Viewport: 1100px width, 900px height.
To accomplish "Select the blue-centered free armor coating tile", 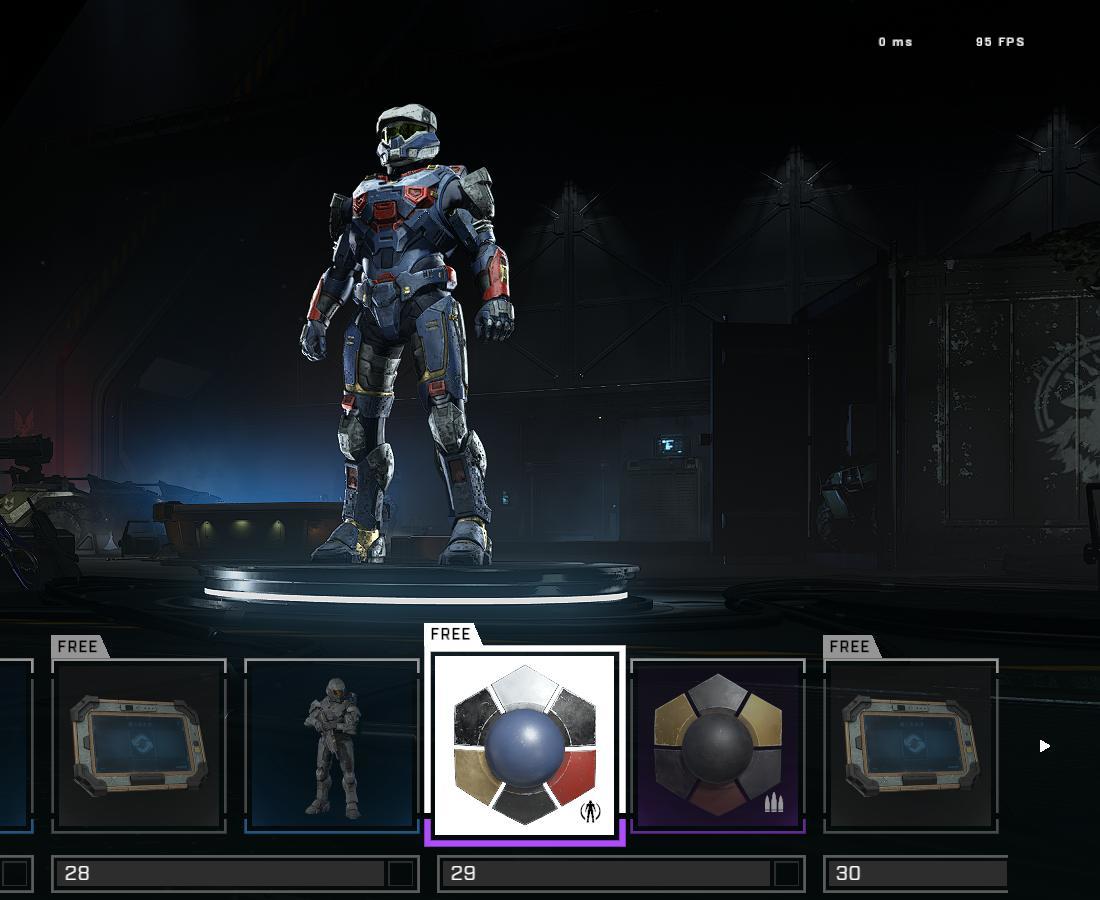I will (x=525, y=745).
